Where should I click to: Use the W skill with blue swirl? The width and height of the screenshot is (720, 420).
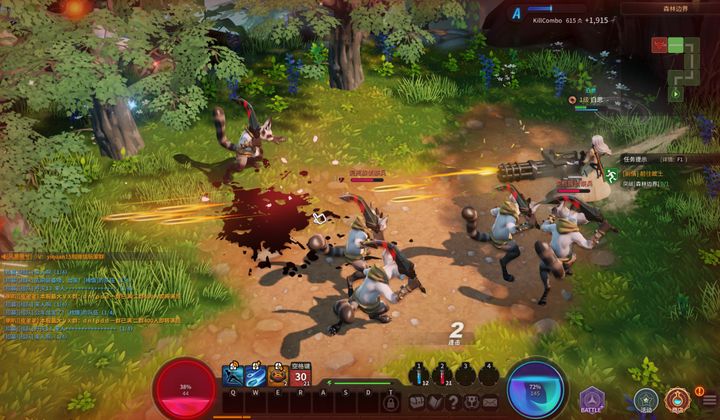click(255, 376)
